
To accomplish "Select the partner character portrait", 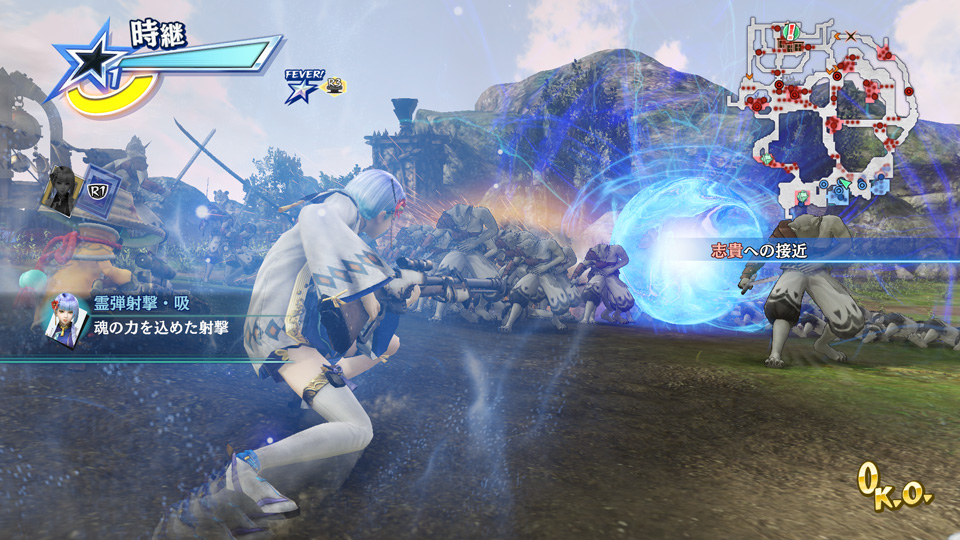I will click(x=60, y=190).
